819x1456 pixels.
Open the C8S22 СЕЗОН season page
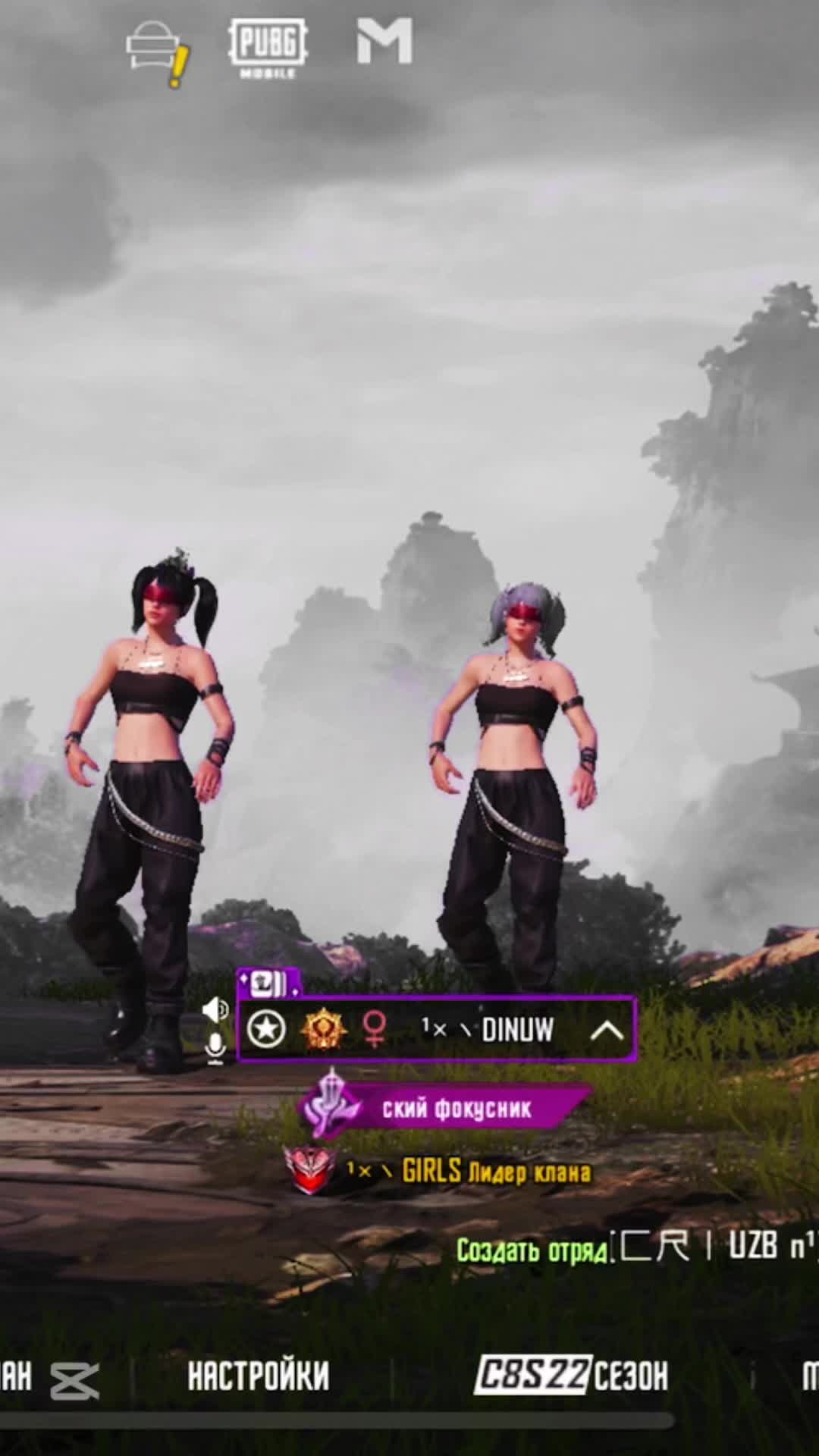572,1375
